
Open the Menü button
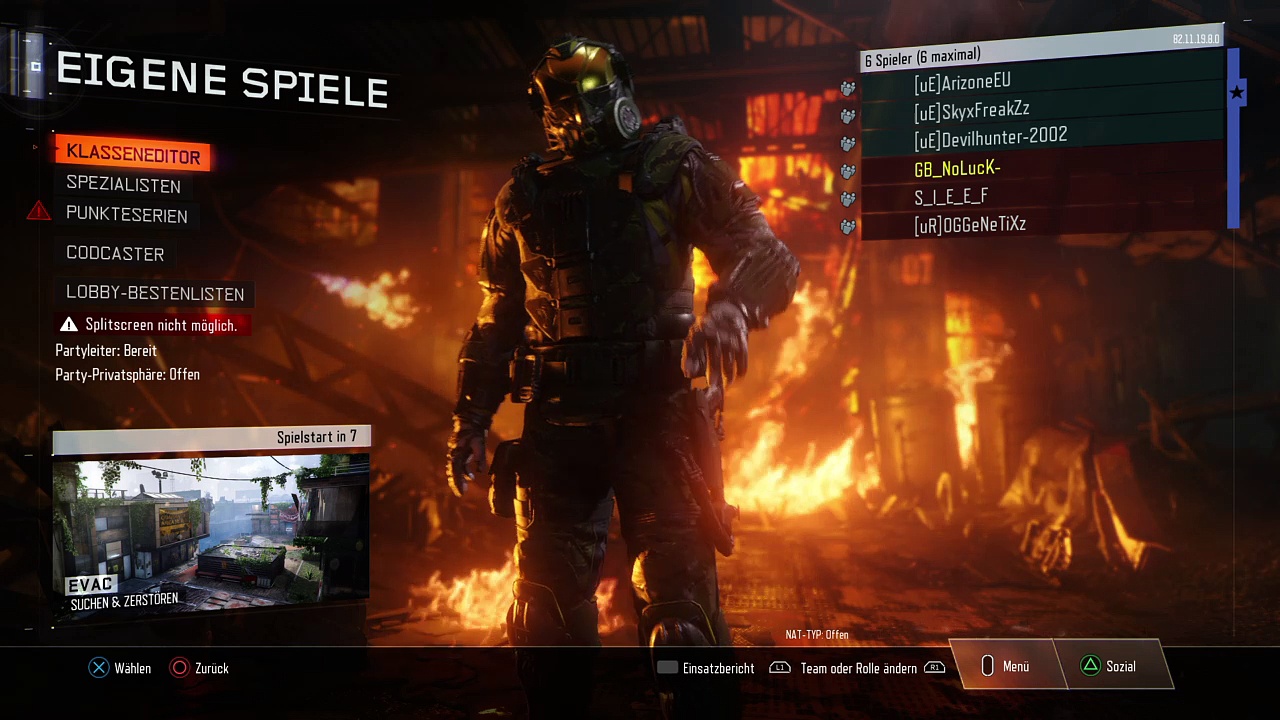click(x=1006, y=667)
